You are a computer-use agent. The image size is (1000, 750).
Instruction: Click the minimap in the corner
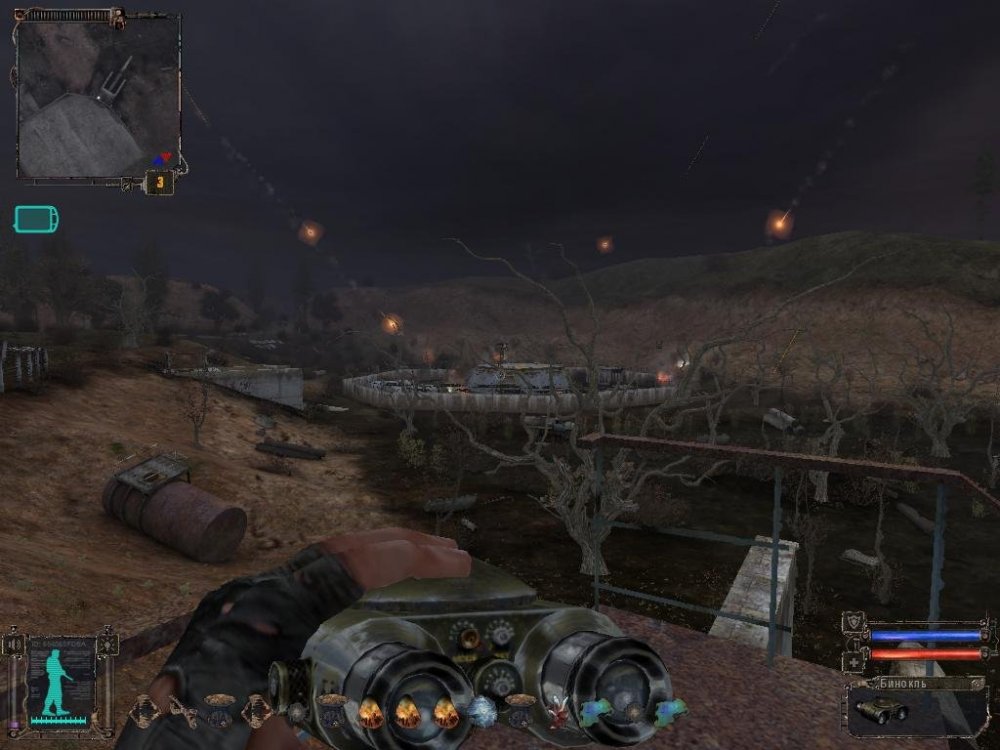click(x=97, y=97)
